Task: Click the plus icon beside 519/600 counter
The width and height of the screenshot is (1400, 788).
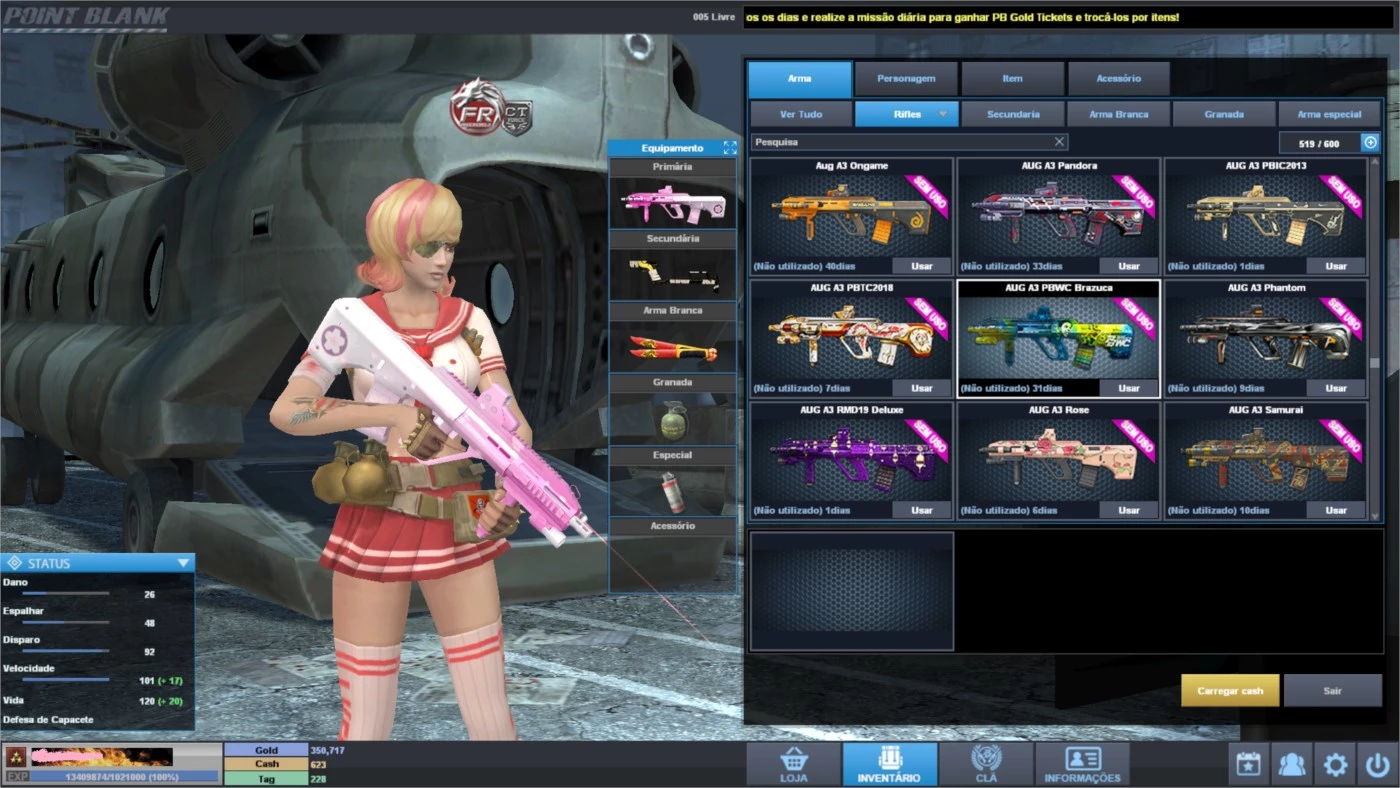Action: click(x=1369, y=141)
